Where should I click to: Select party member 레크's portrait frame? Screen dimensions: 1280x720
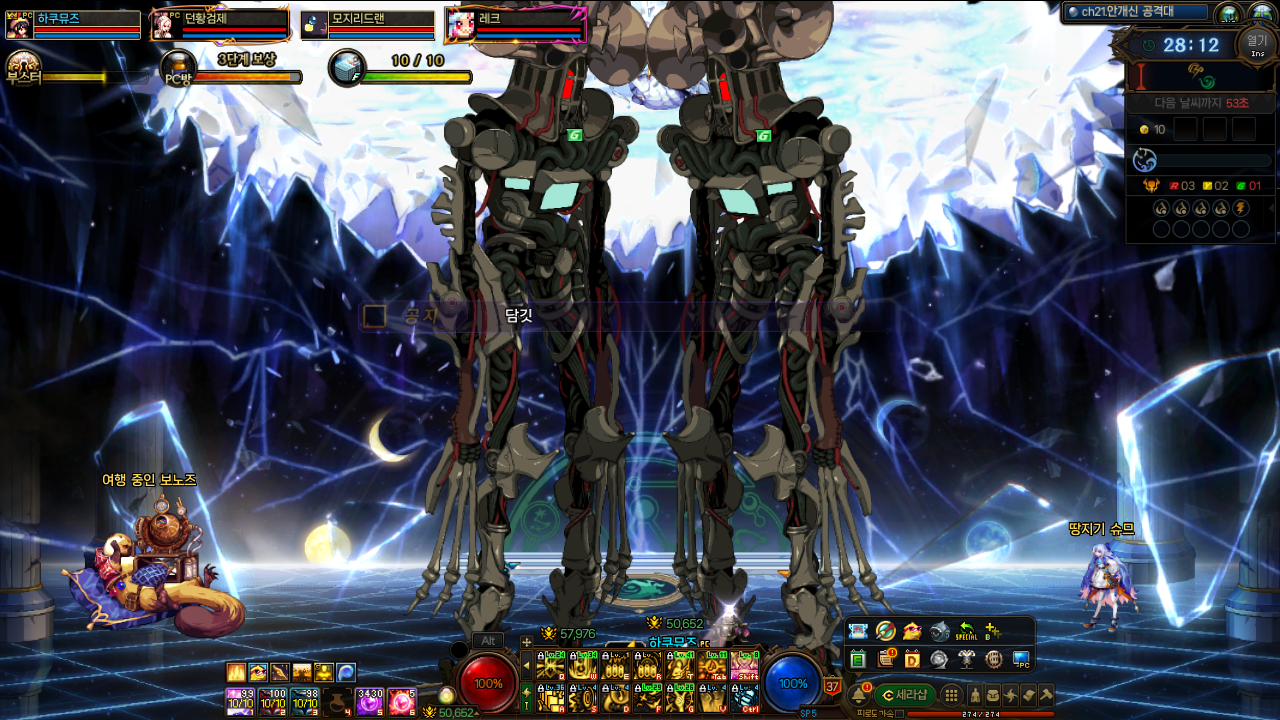coord(516,24)
